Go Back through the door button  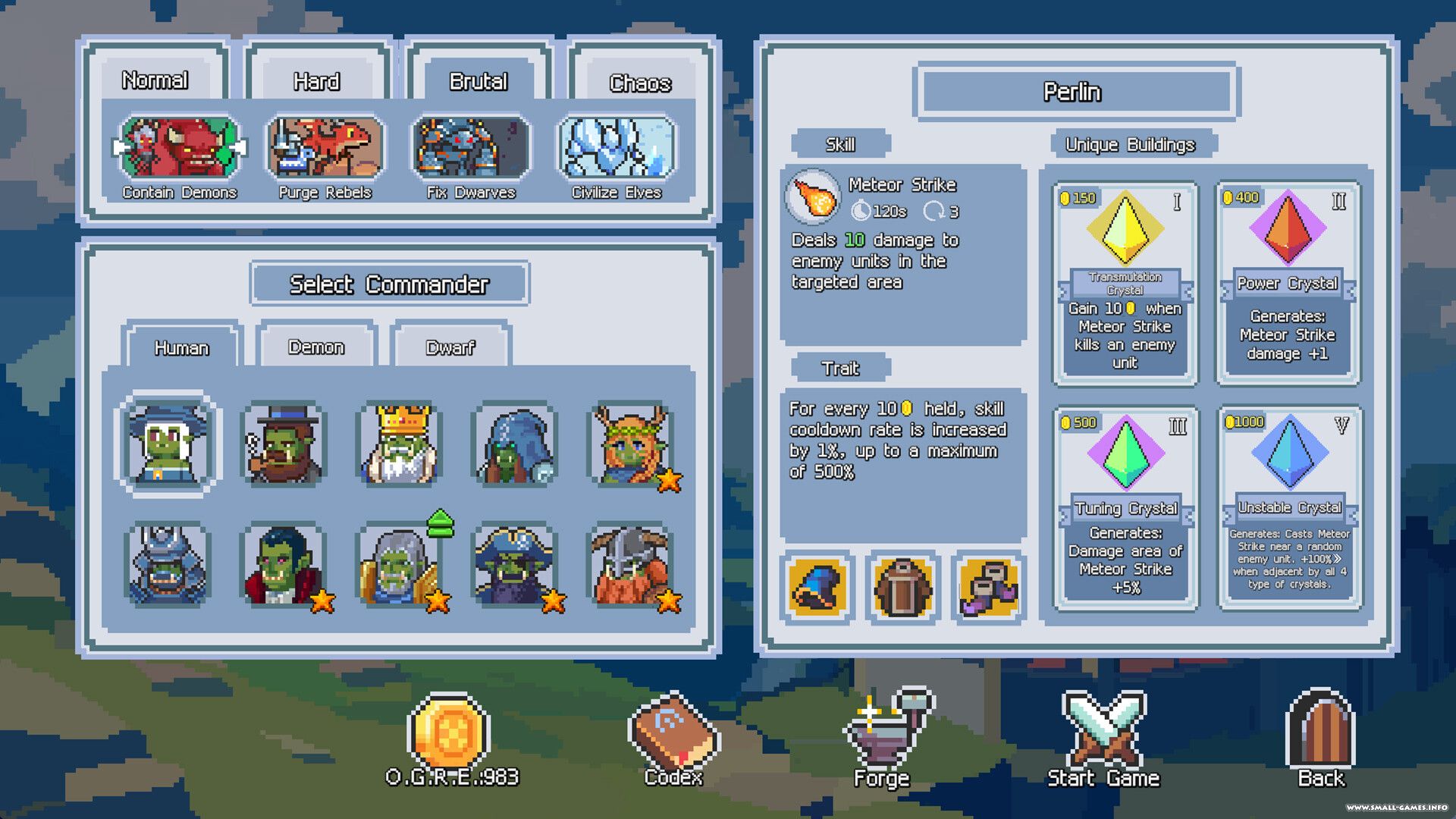1320,737
